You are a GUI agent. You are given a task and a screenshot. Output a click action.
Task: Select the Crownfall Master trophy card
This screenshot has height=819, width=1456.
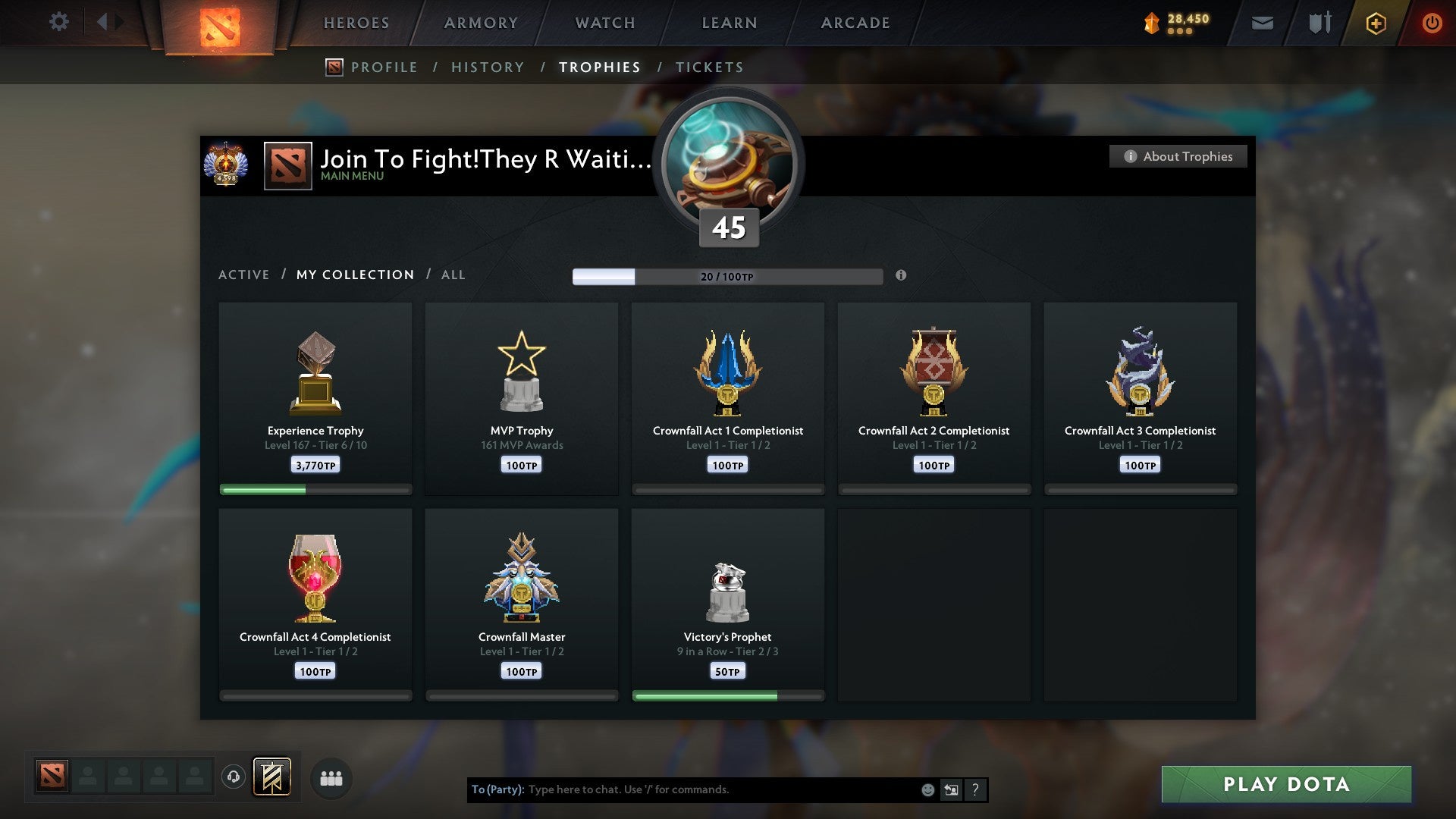click(522, 603)
